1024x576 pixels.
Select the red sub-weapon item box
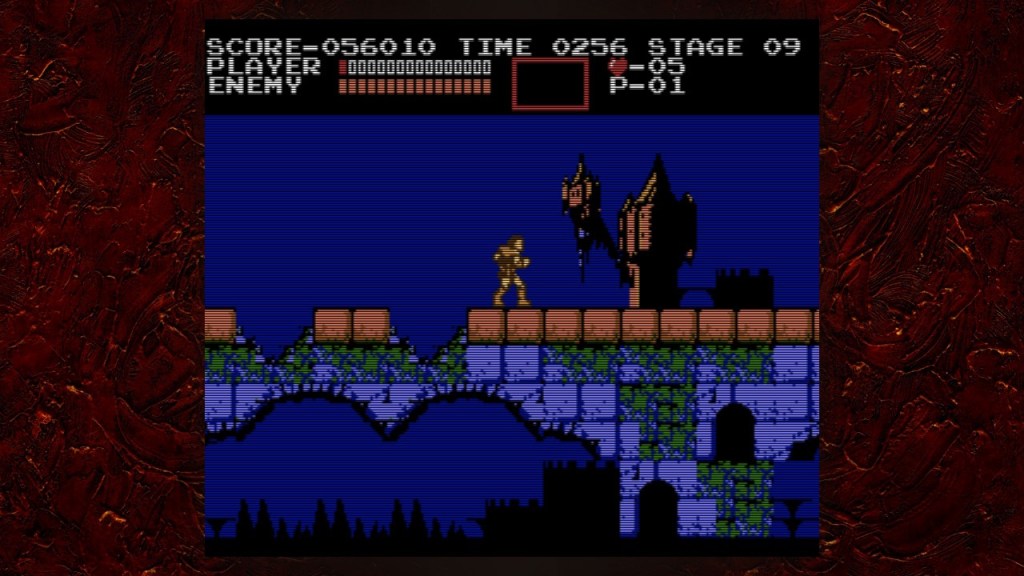[x=550, y=84]
